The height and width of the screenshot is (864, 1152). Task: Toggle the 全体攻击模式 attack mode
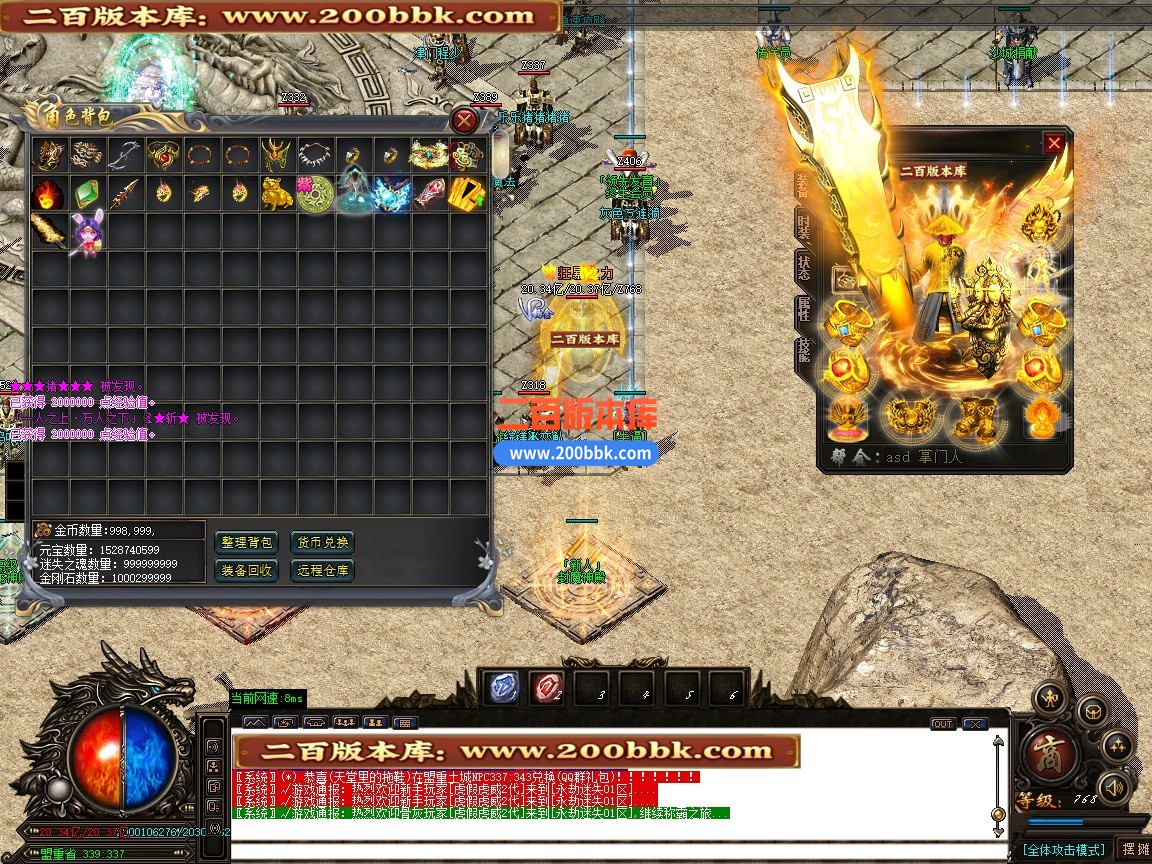1063,850
